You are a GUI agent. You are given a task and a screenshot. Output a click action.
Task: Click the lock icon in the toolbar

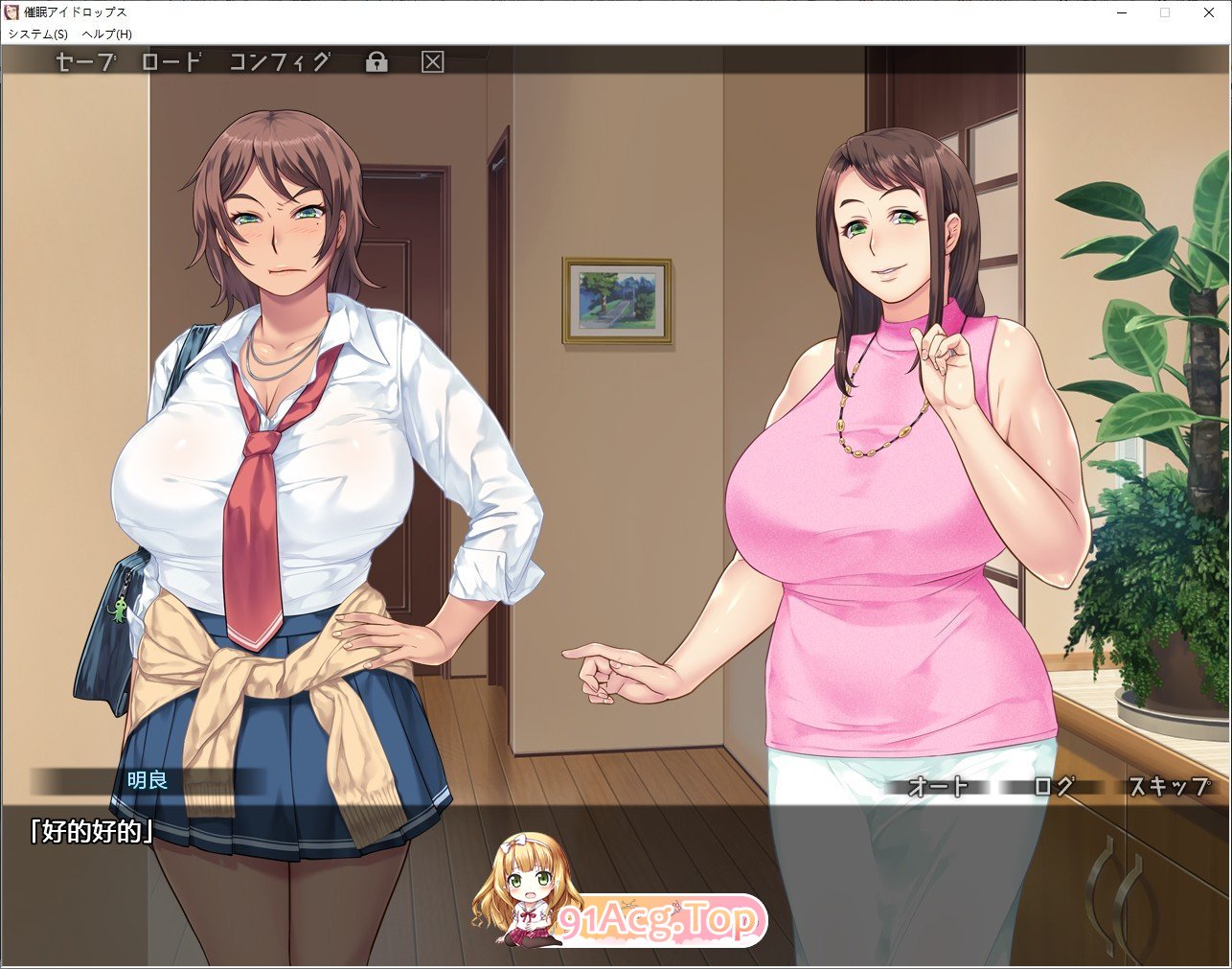coord(377,61)
